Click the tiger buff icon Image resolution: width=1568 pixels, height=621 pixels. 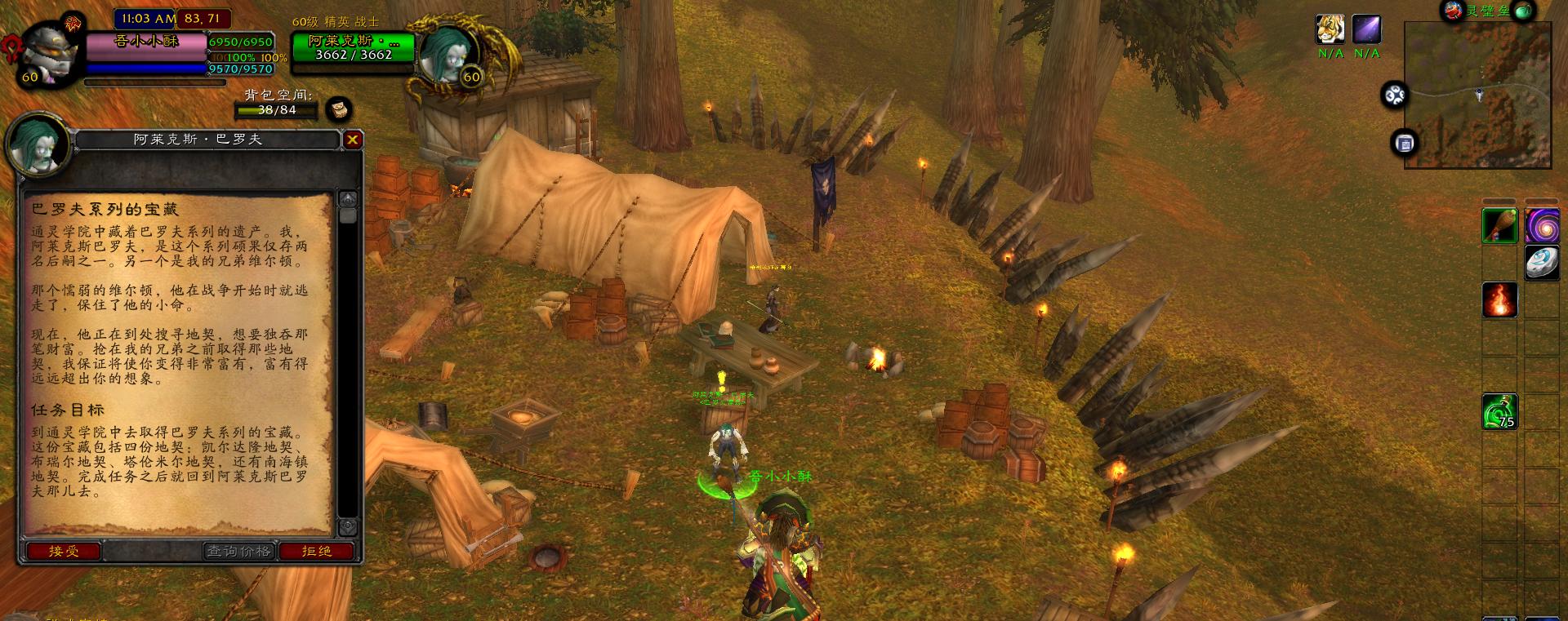point(1330,30)
